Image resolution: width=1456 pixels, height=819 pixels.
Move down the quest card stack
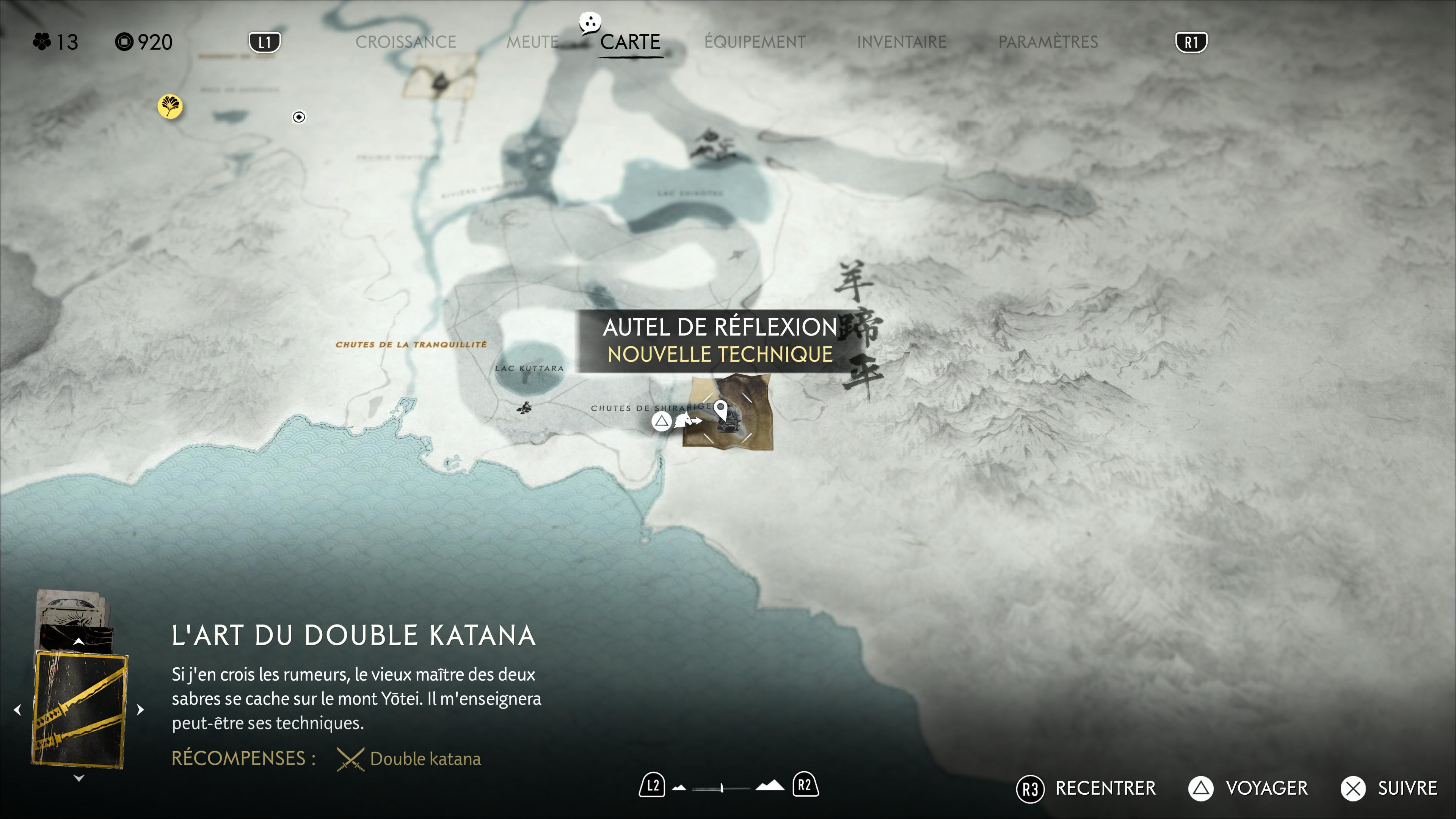pyautogui.click(x=79, y=778)
